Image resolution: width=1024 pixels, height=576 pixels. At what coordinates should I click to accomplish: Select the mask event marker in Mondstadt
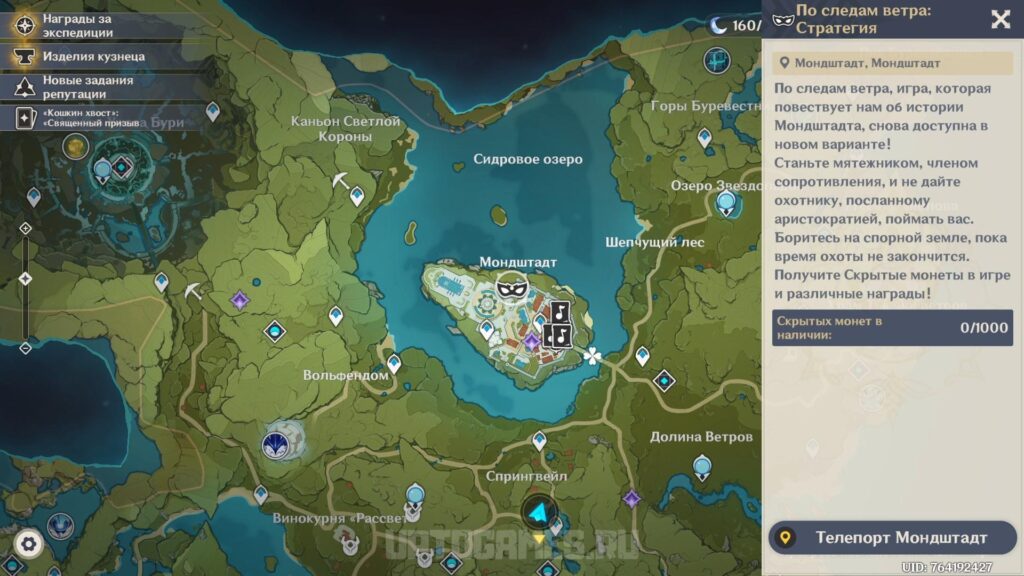[512, 288]
